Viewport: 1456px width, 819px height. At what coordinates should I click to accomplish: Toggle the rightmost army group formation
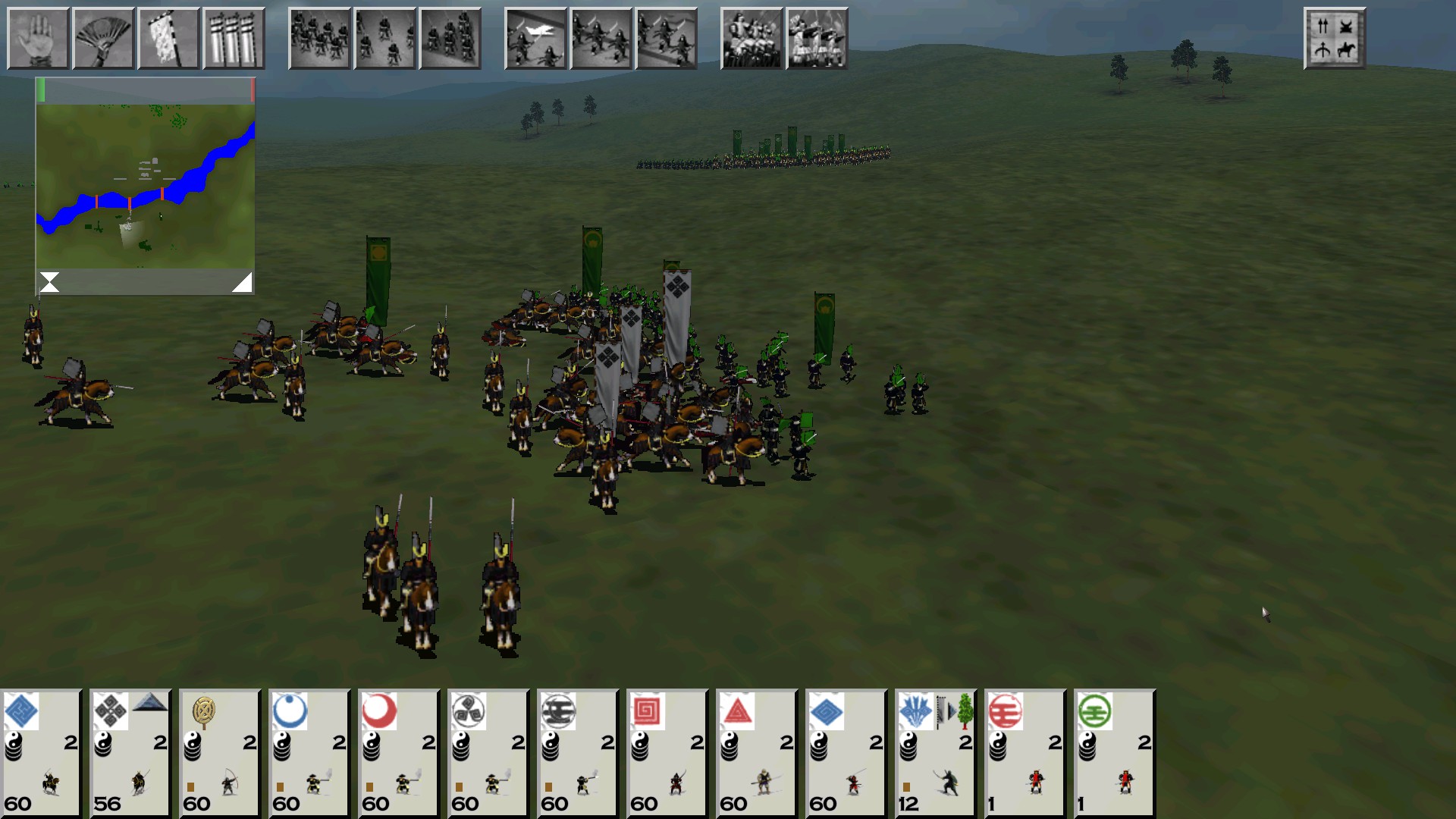(817, 38)
